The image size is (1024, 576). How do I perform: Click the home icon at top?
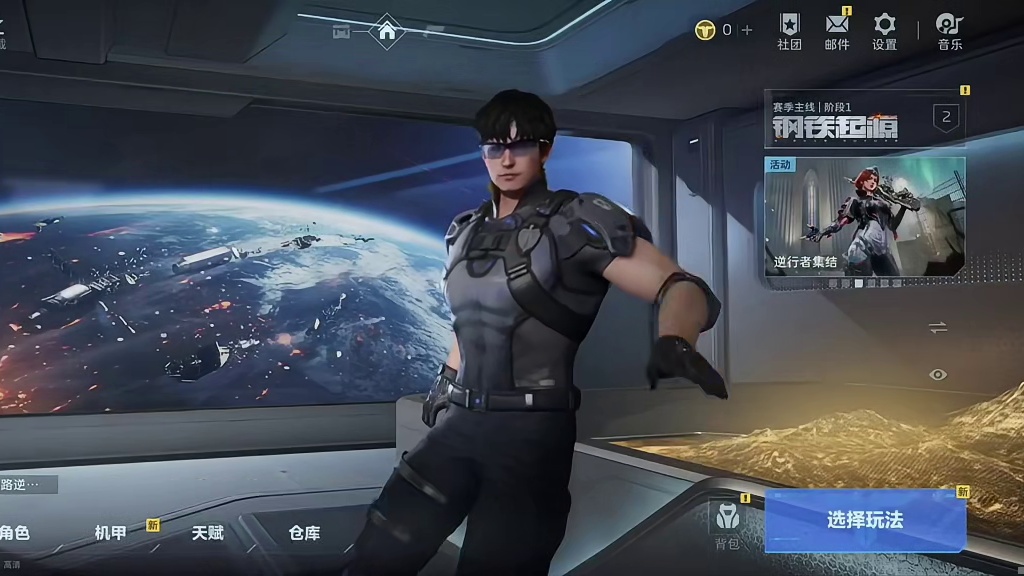click(387, 31)
